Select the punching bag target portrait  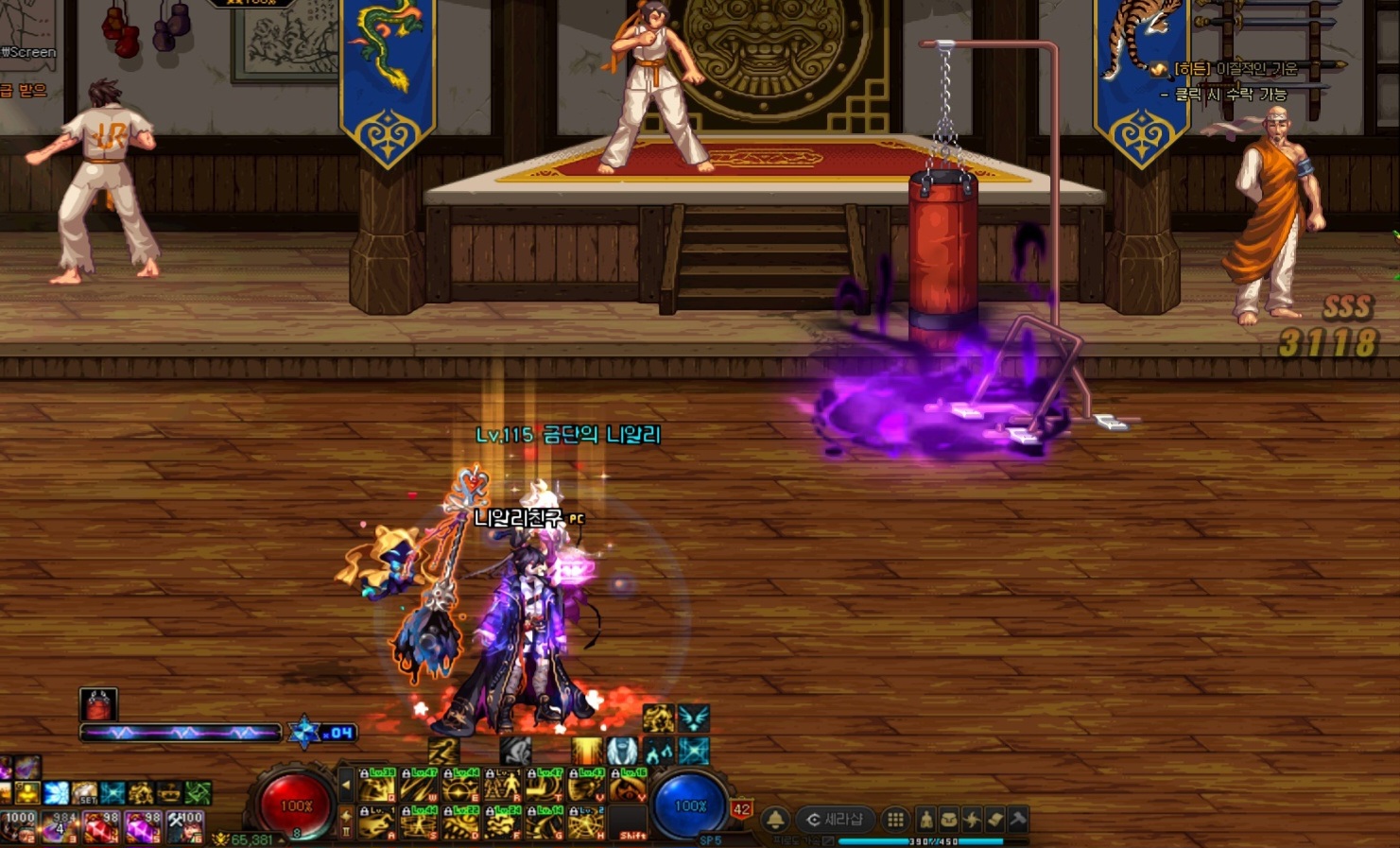[98, 704]
